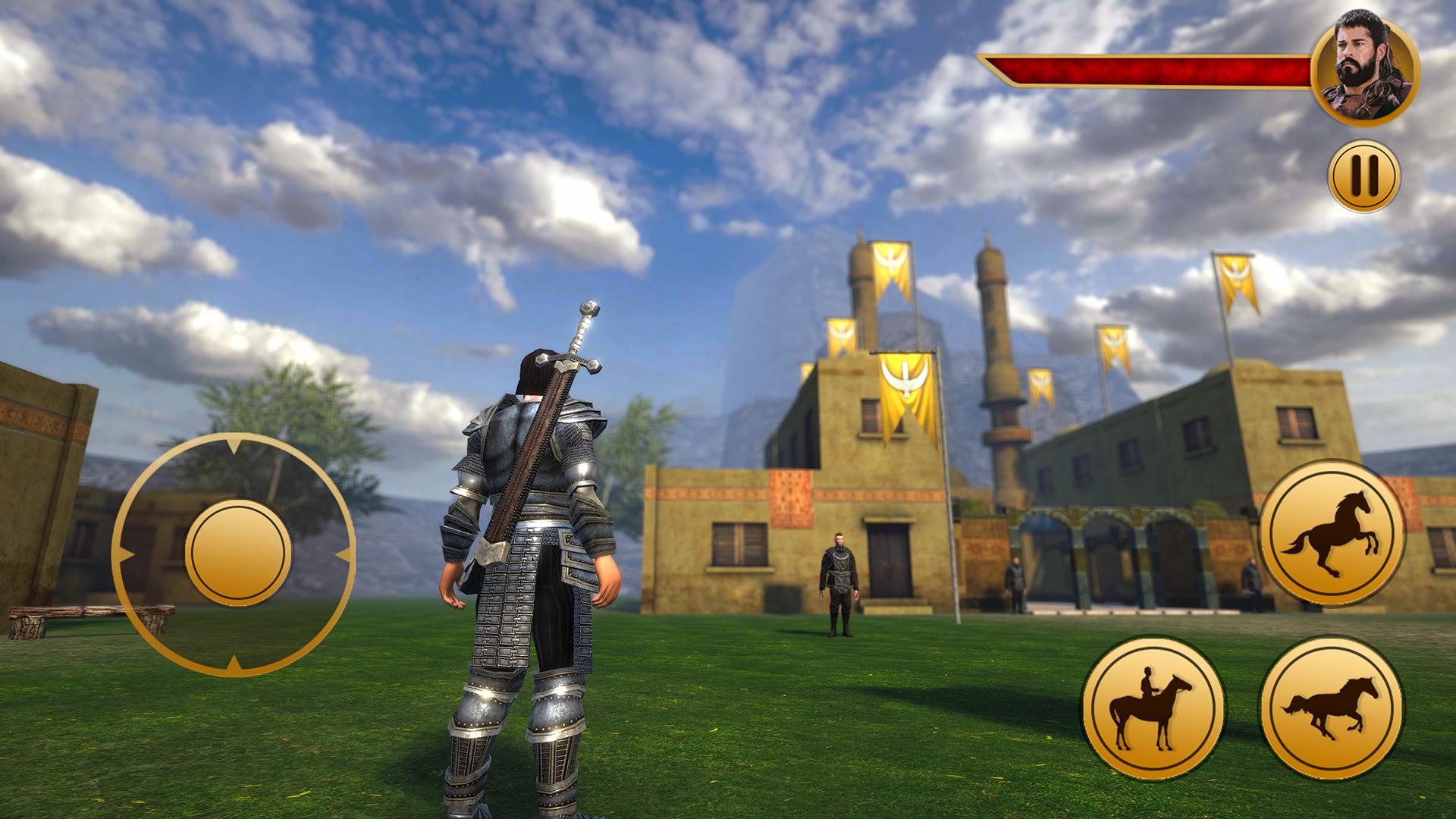Tap the galloping horse action button

pos(1332,708)
